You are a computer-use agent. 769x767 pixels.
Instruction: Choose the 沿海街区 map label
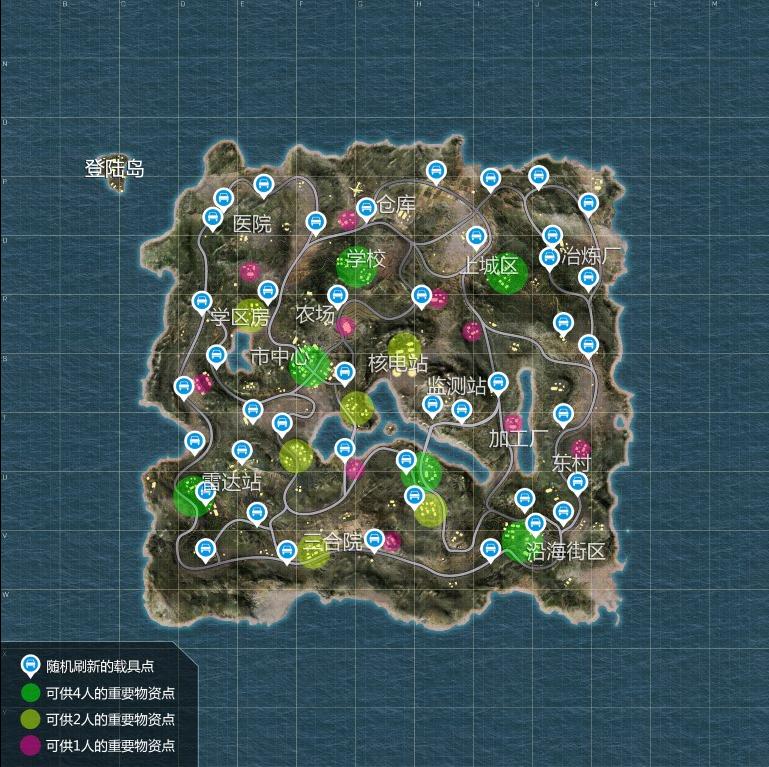(567, 551)
